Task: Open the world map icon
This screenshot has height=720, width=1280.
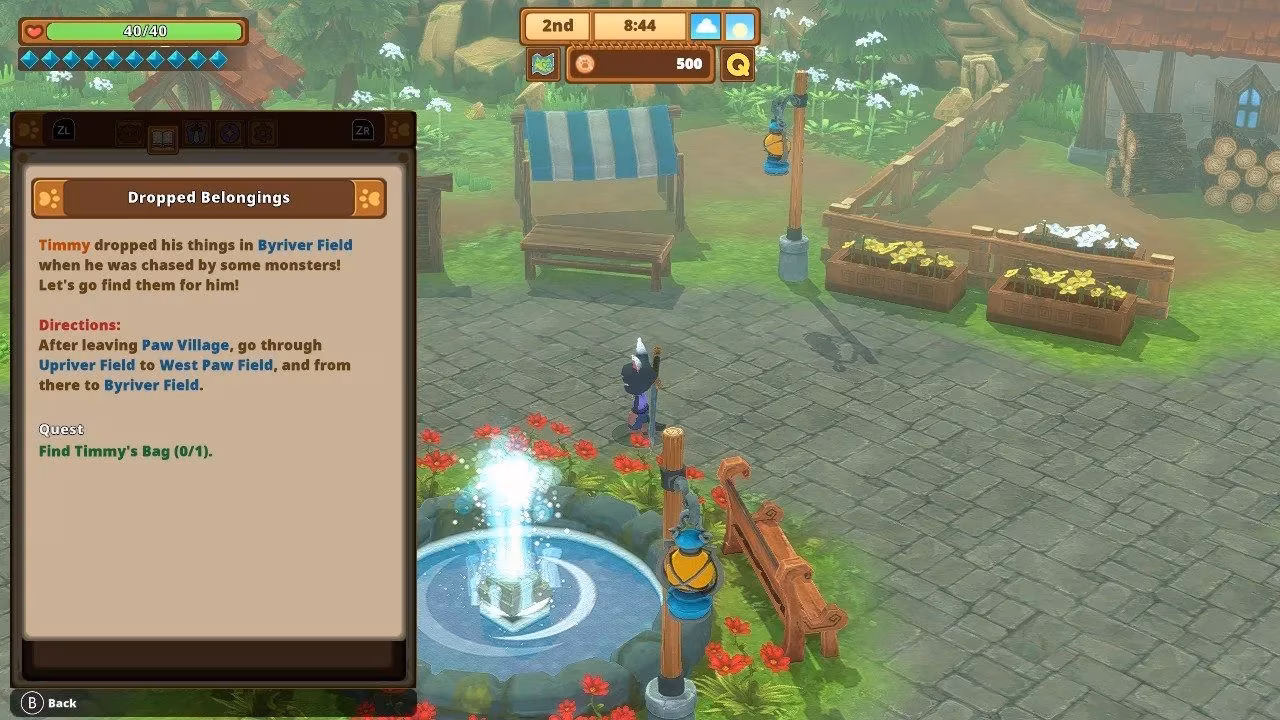Action: pyautogui.click(x=544, y=65)
